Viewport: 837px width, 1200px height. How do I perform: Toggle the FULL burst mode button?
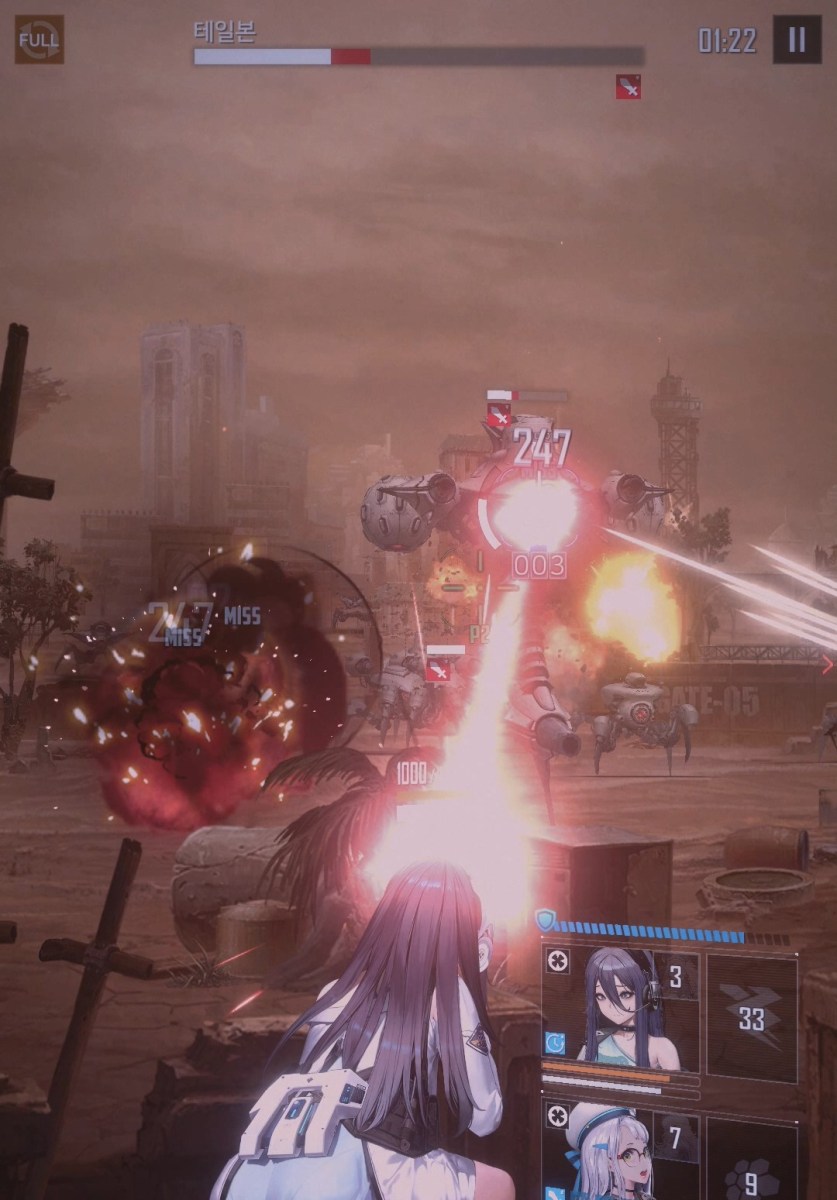pos(39,40)
